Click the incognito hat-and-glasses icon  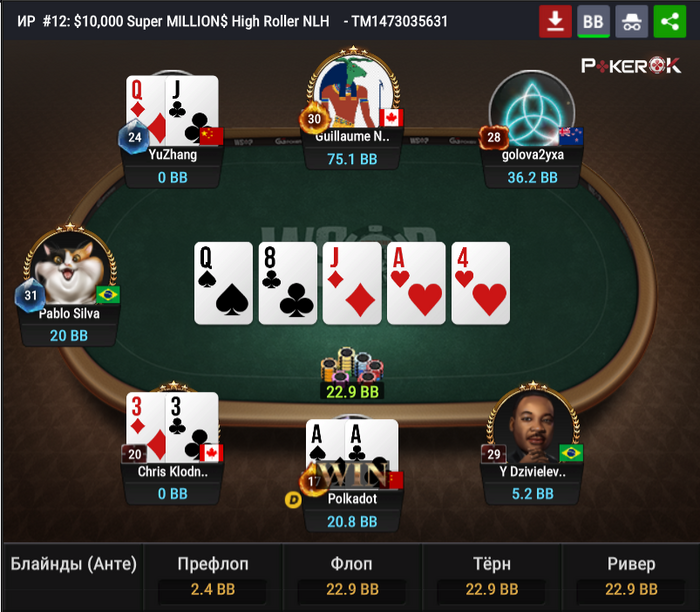coord(631,21)
